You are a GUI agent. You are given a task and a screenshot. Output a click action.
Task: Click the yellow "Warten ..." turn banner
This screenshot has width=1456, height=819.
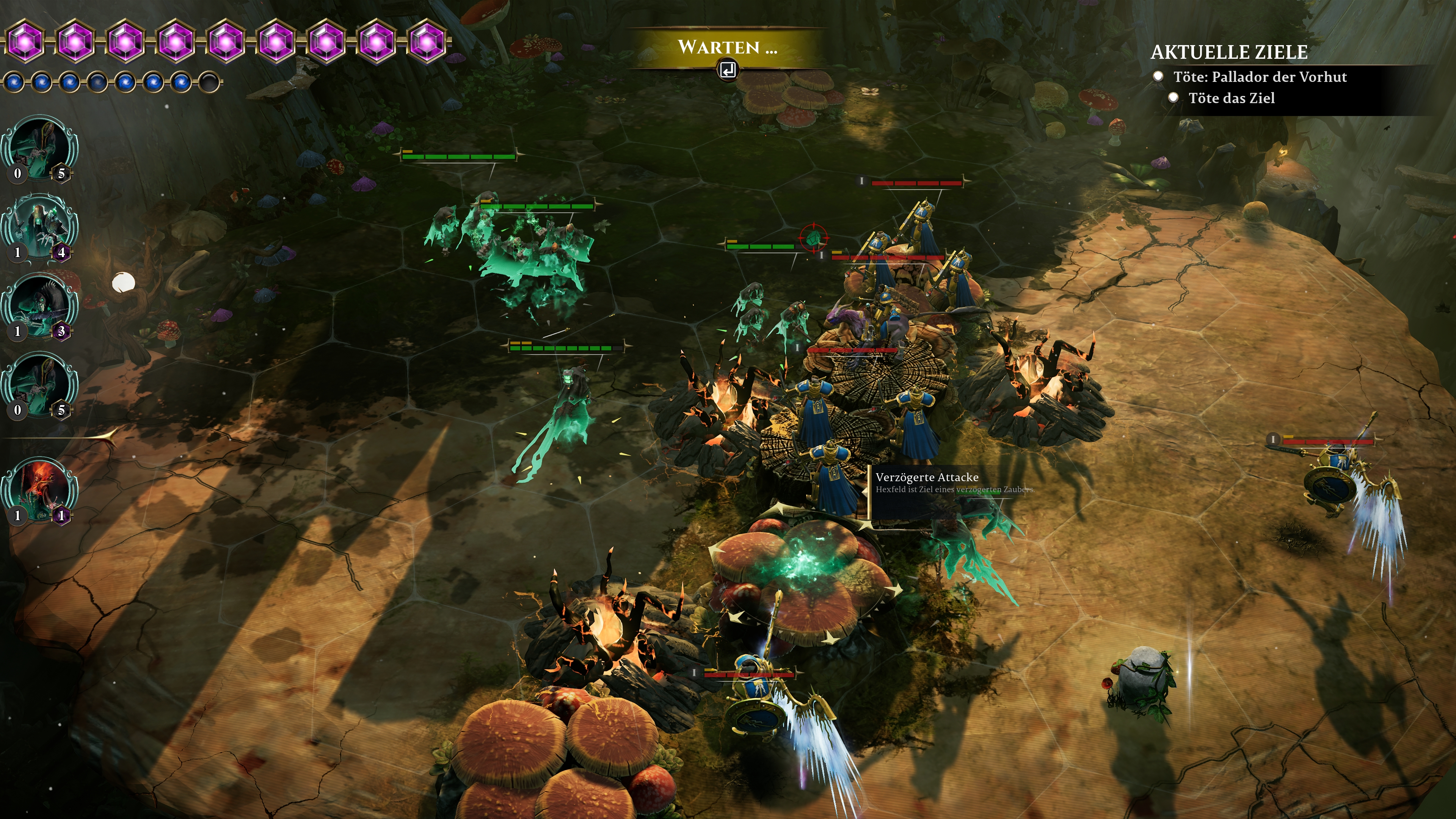(727, 47)
